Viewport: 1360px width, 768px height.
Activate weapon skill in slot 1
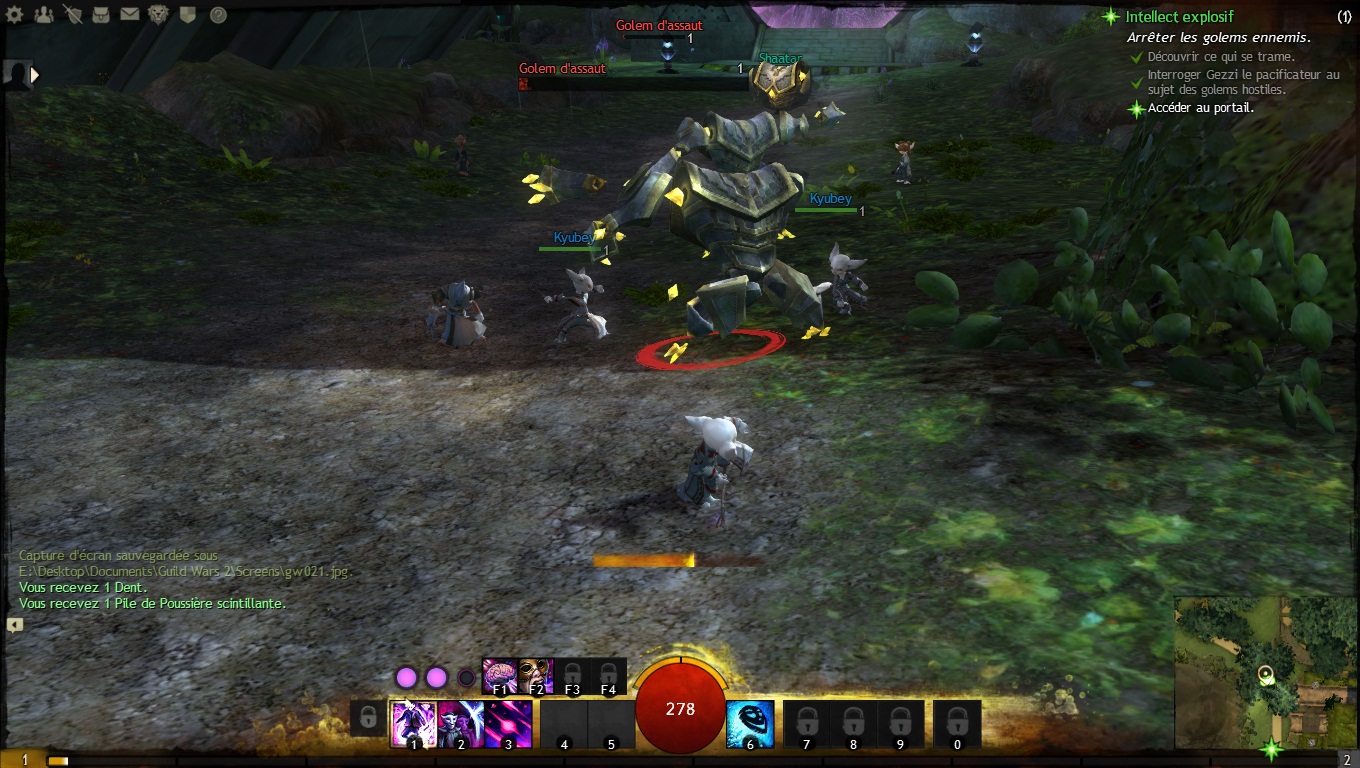pos(413,722)
